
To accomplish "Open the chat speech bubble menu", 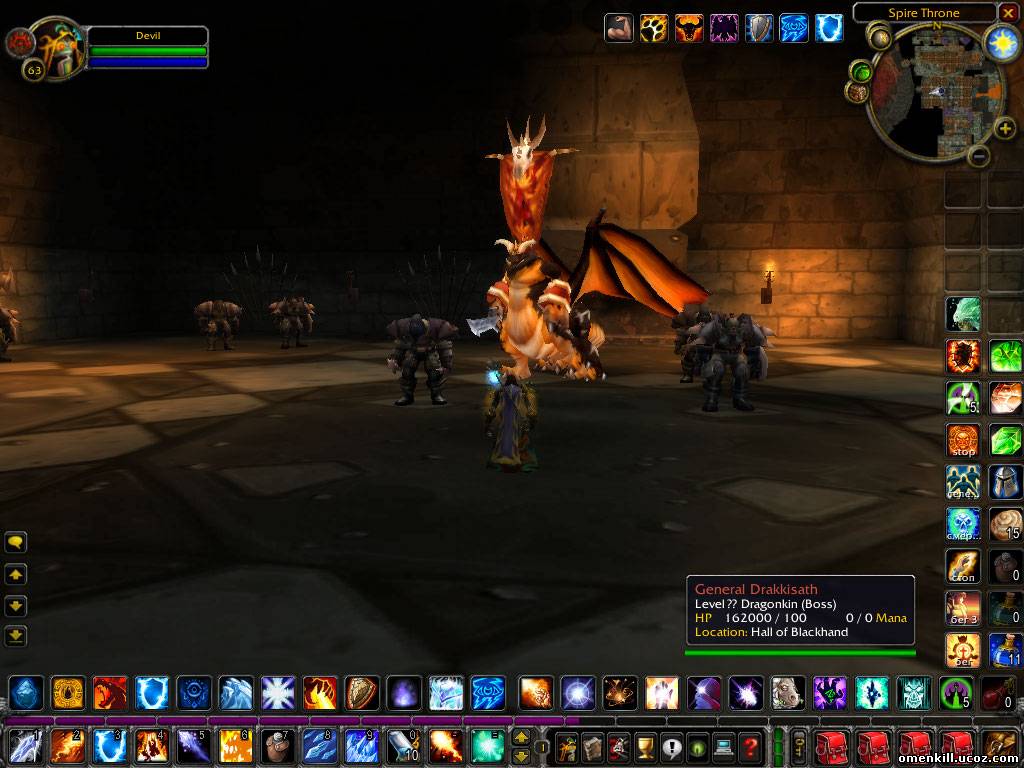I will (x=16, y=543).
